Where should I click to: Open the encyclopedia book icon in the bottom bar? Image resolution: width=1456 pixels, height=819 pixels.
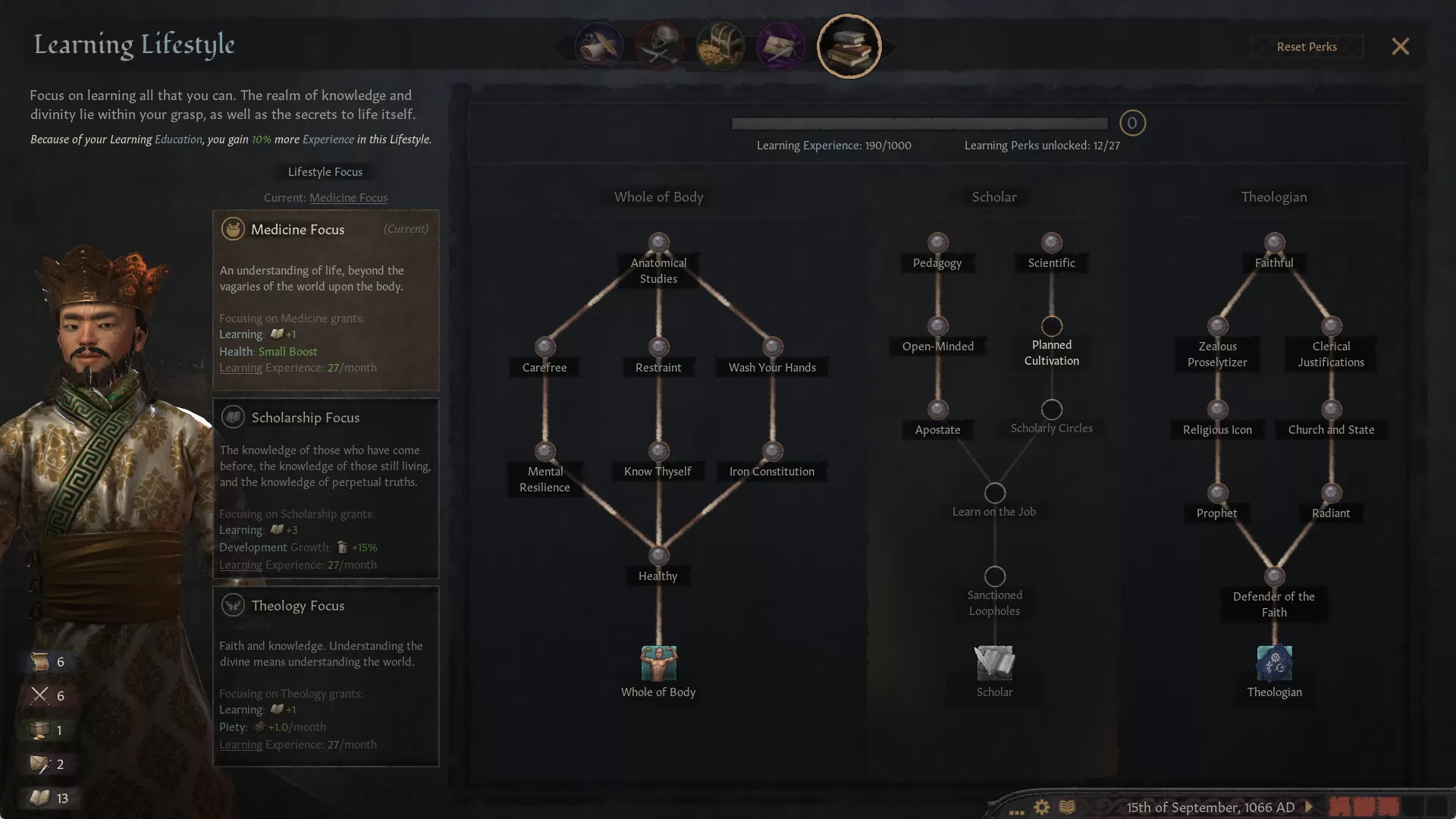click(x=1067, y=808)
